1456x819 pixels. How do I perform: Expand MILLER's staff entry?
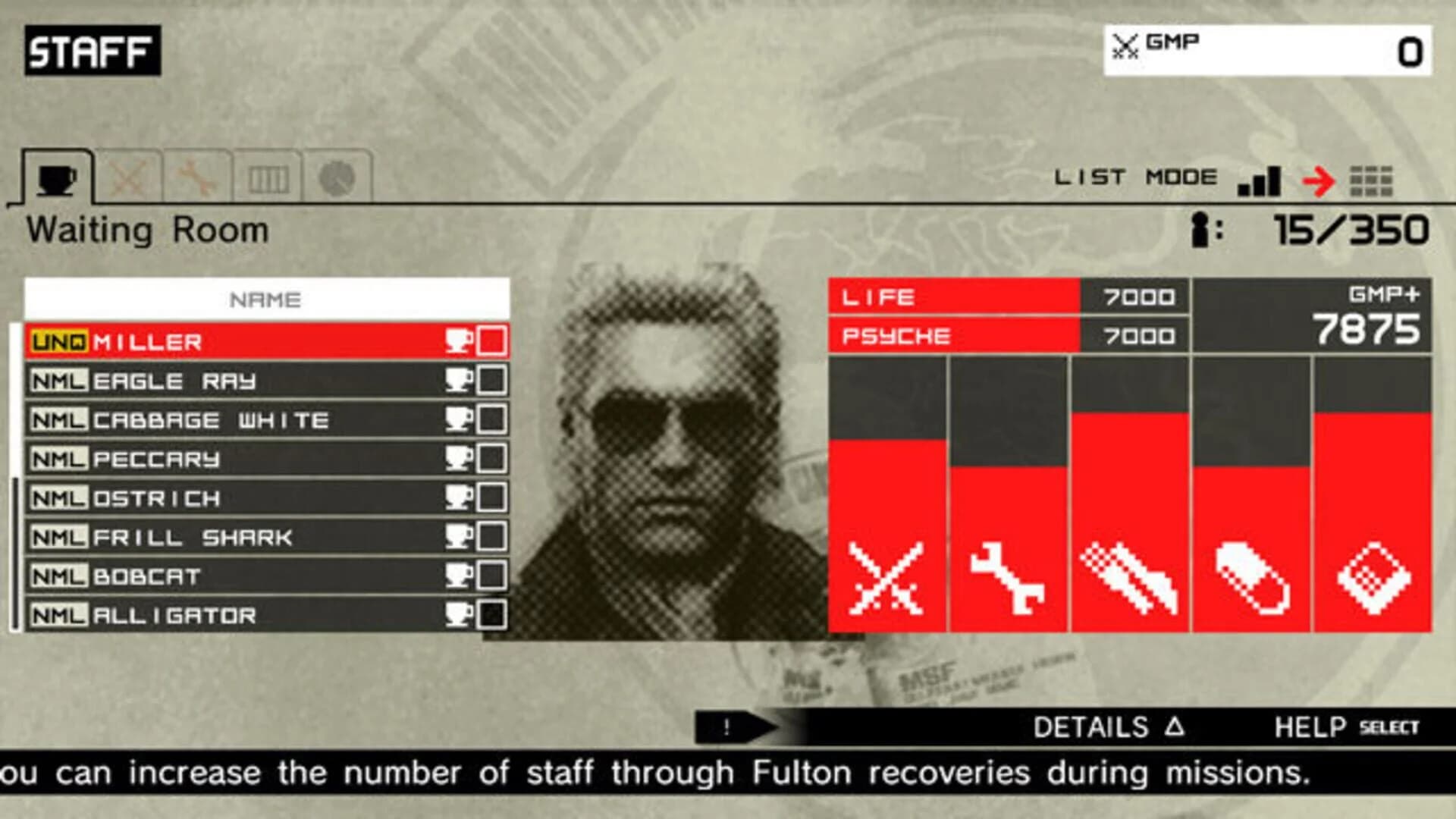pyautogui.click(x=190, y=341)
